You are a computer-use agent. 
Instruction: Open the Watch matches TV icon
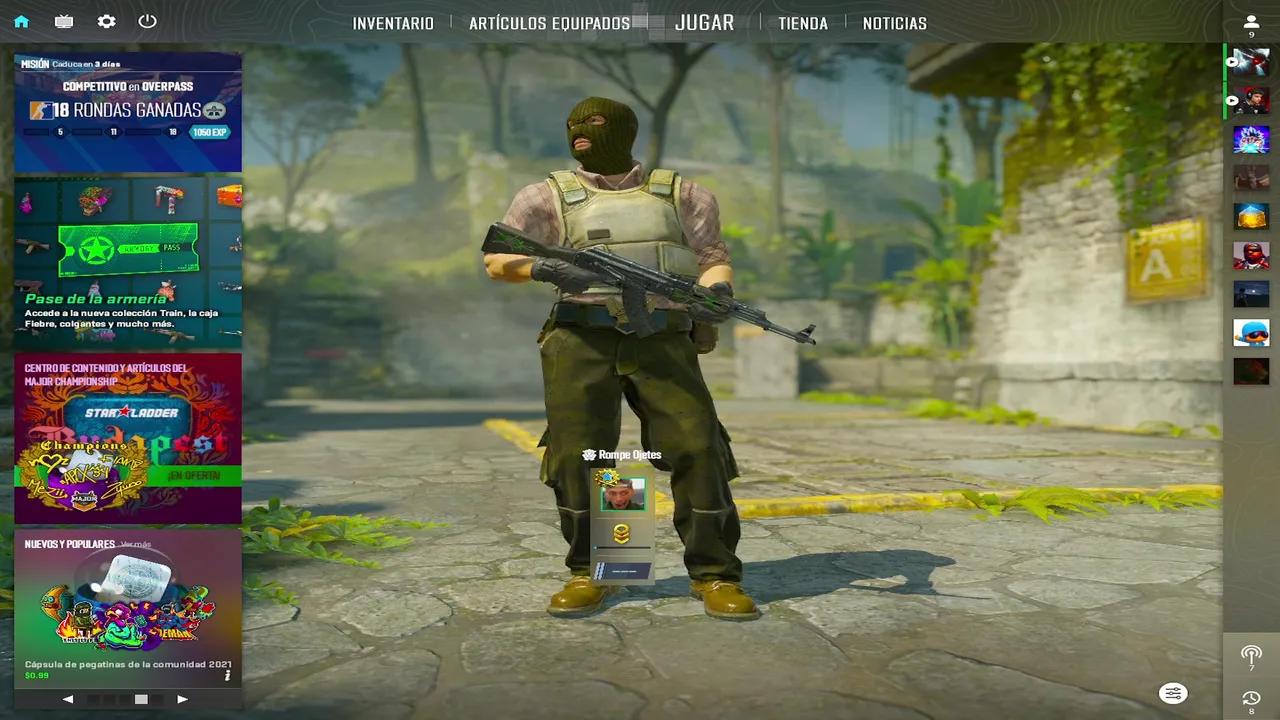pos(64,21)
